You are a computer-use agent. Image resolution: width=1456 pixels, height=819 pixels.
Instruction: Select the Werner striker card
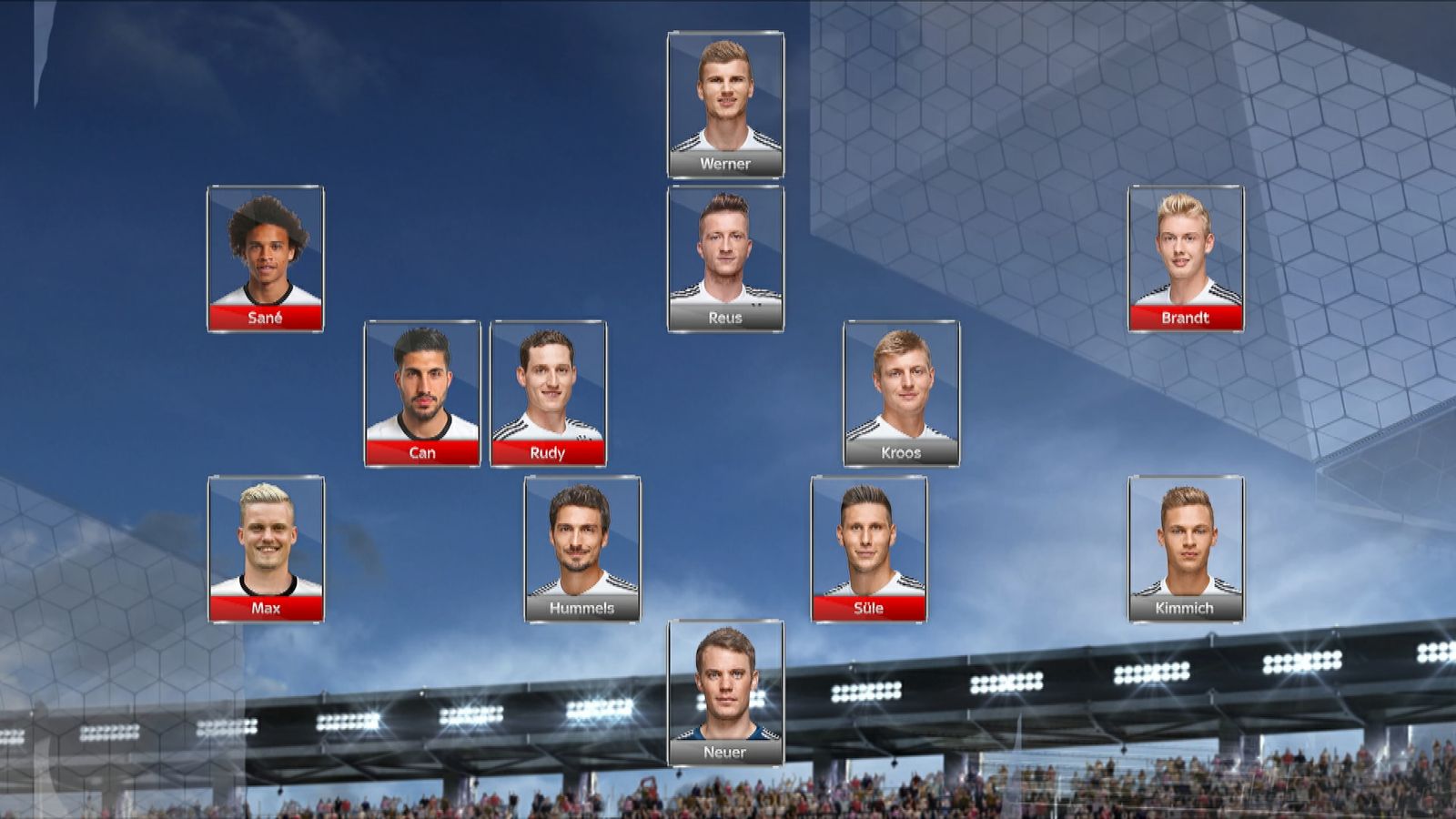click(x=725, y=105)
